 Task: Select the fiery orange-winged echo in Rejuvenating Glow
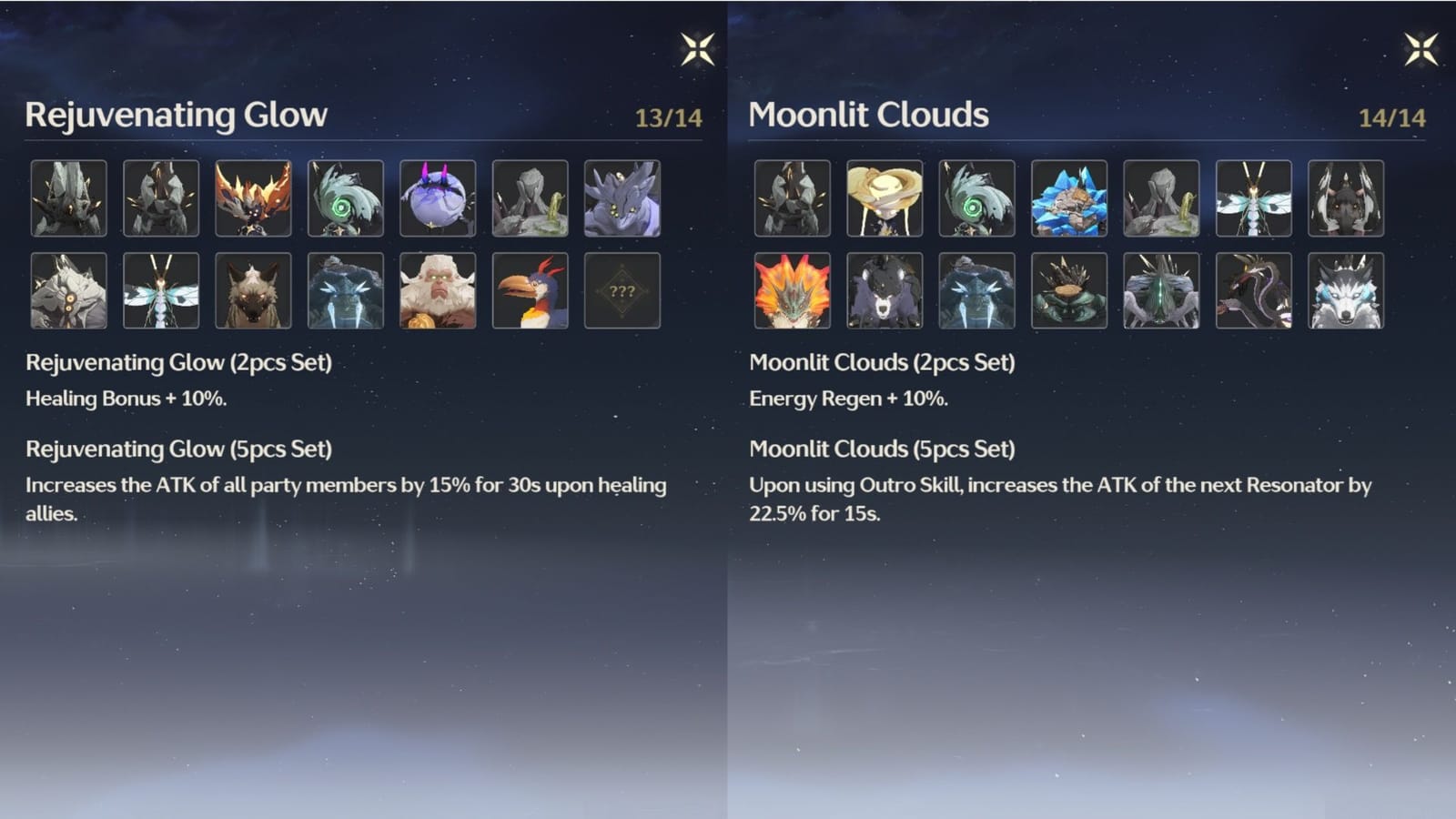(253, 197)
